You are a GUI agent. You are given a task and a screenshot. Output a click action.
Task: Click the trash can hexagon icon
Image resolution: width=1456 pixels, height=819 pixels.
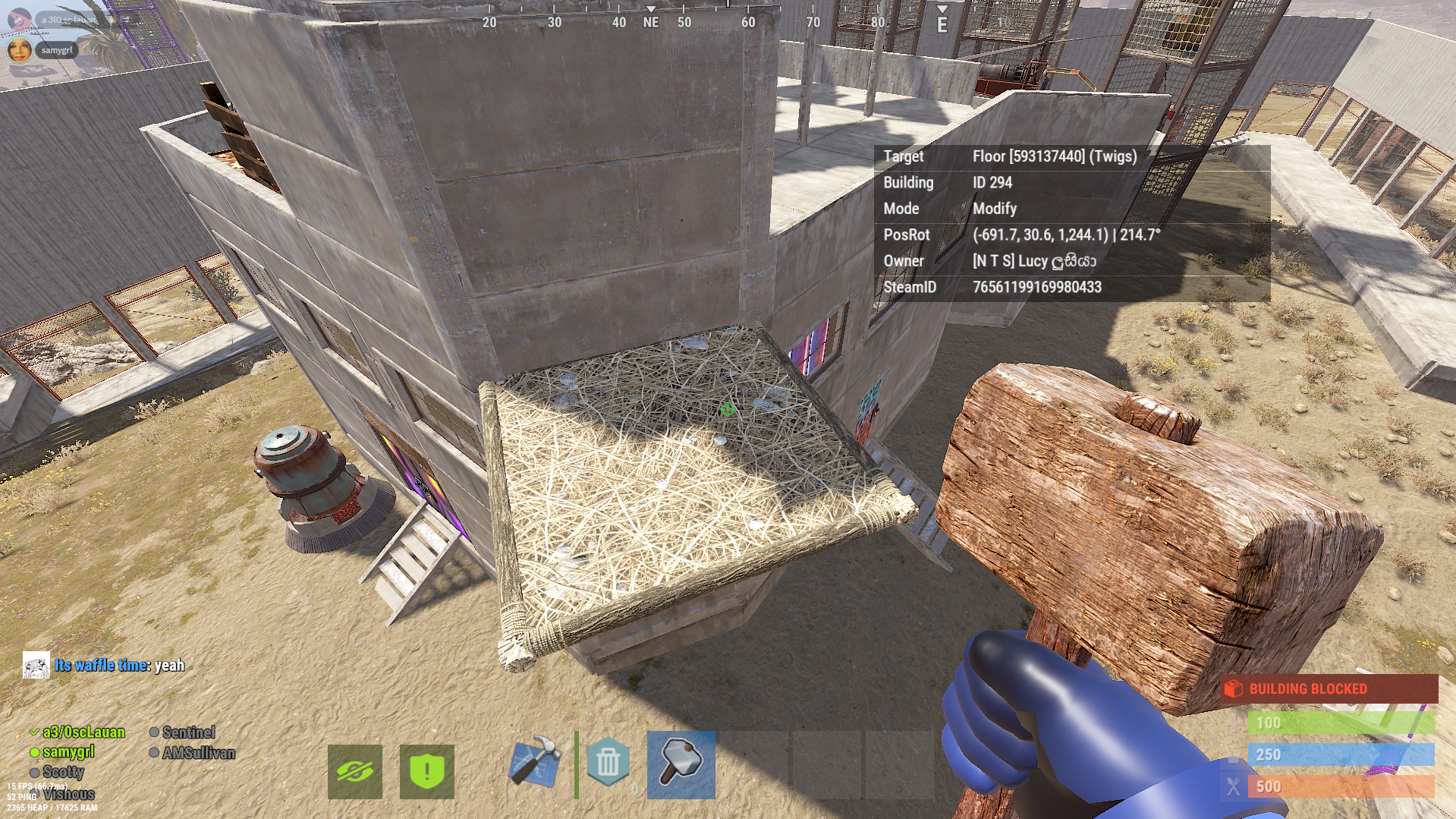608,761
